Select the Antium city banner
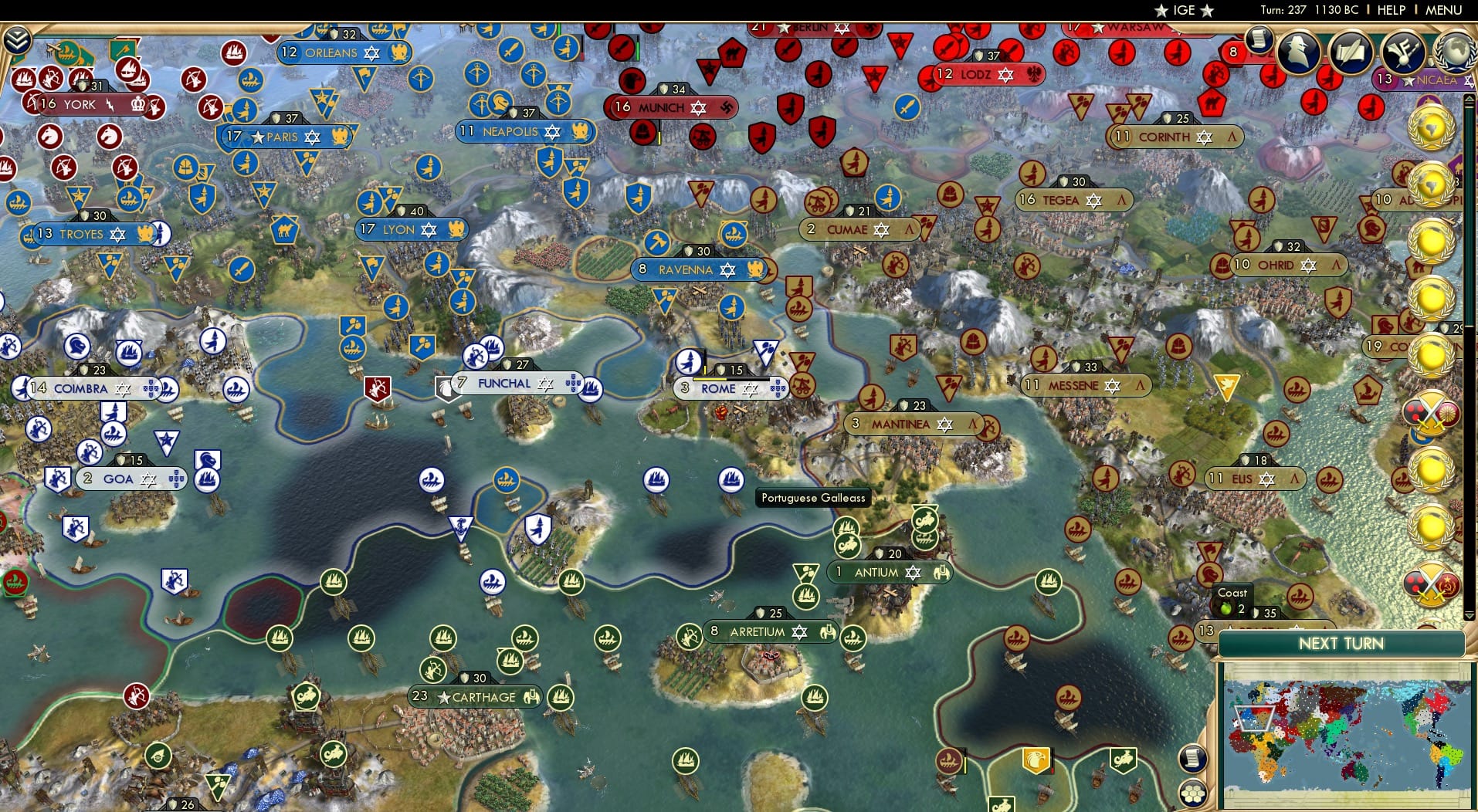1478x812 pixels. (888, 573)
